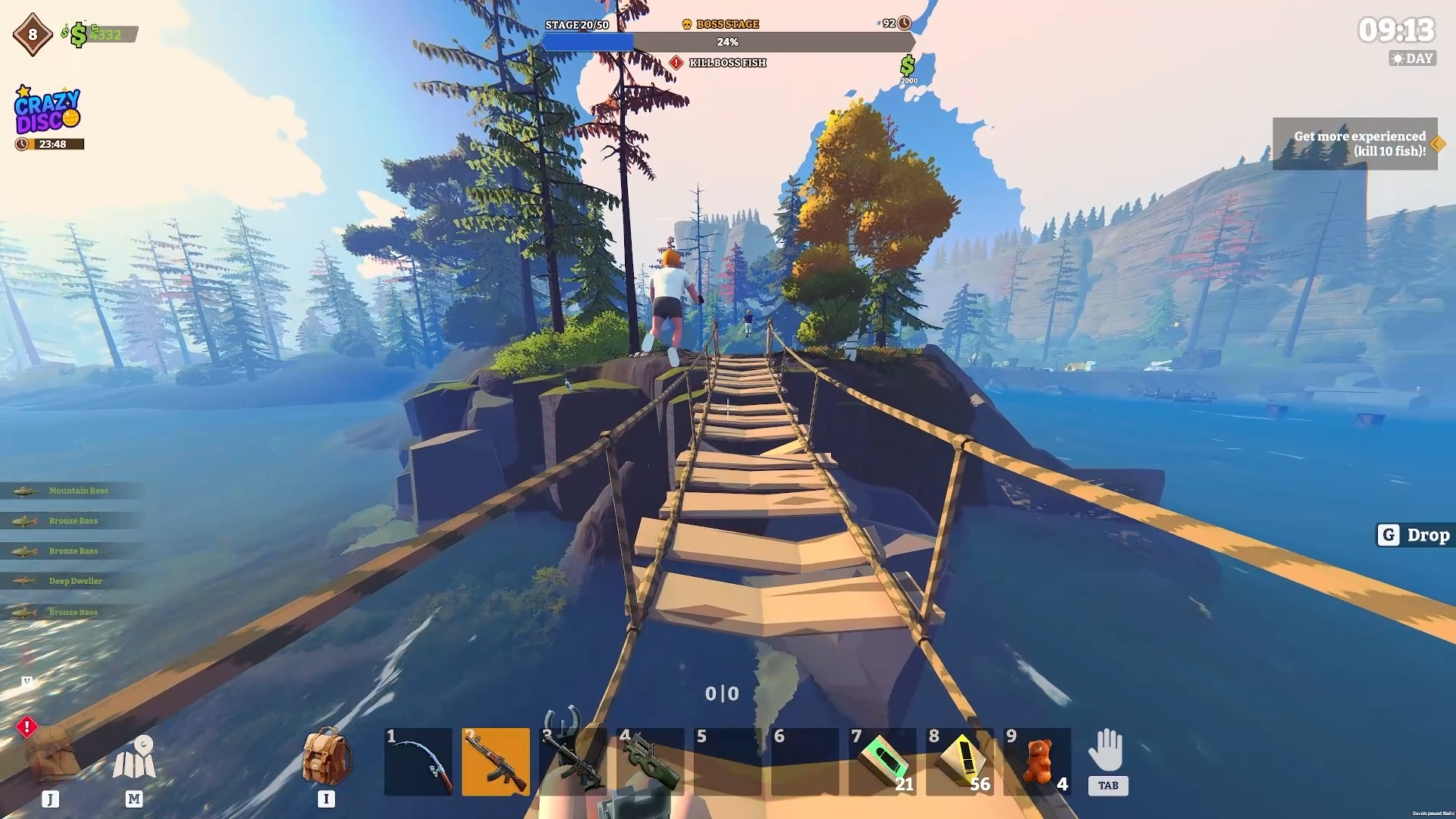Select the fishing rod in hotbar slot 1
Image resolution: width=1456 pixels, height=819 pixels.
[x=418, y=761]
